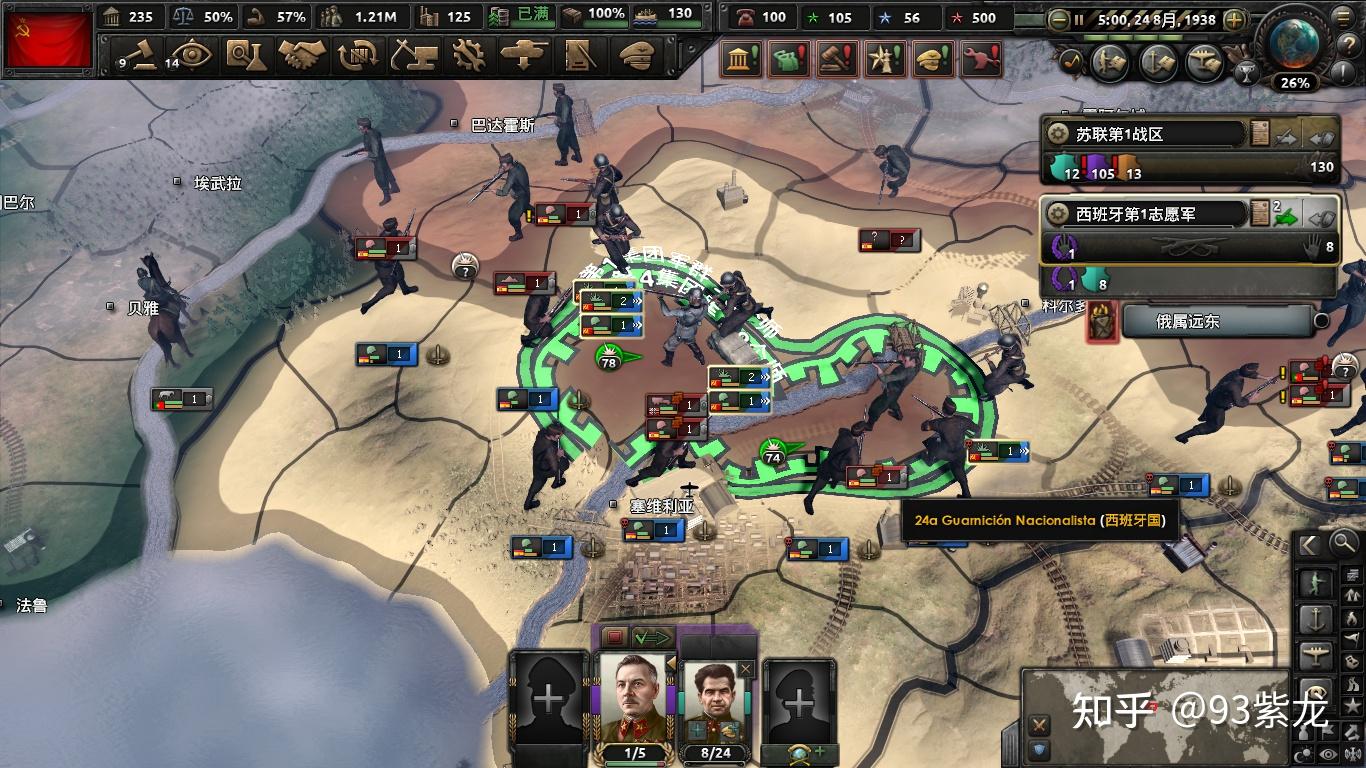Viewport: 1366px width, 768px height.
Task: Open the research alert with flask icon
Action: (788, 61)
